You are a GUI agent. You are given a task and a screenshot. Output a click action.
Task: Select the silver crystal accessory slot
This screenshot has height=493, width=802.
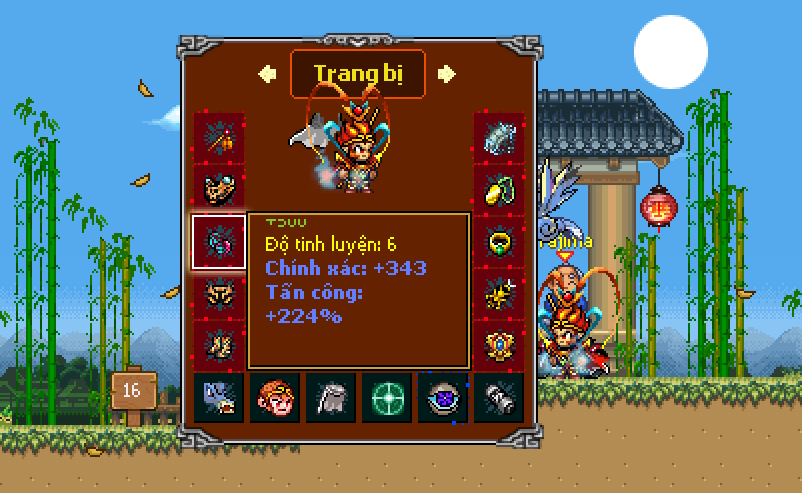click(498, 138)
